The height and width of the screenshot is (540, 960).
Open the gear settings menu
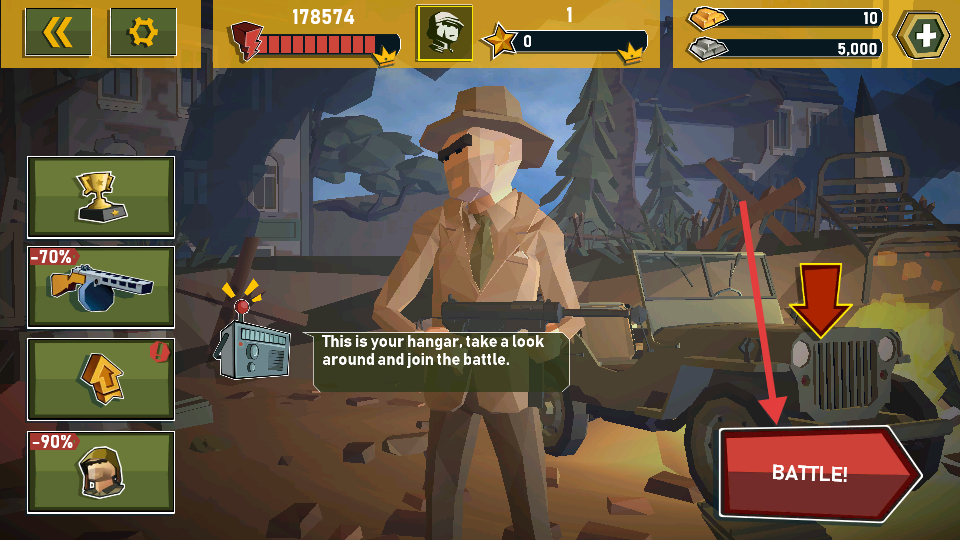[143, 33]
